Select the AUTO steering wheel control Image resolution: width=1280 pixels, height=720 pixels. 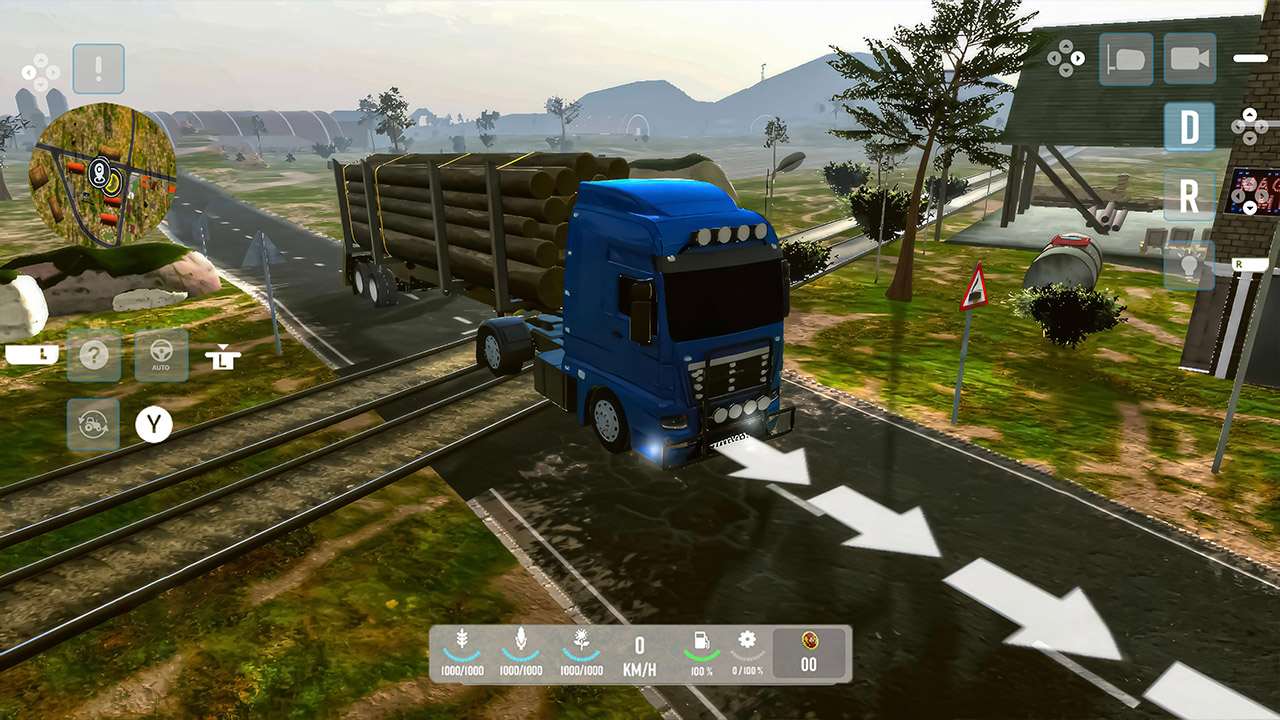coord(162,355)
